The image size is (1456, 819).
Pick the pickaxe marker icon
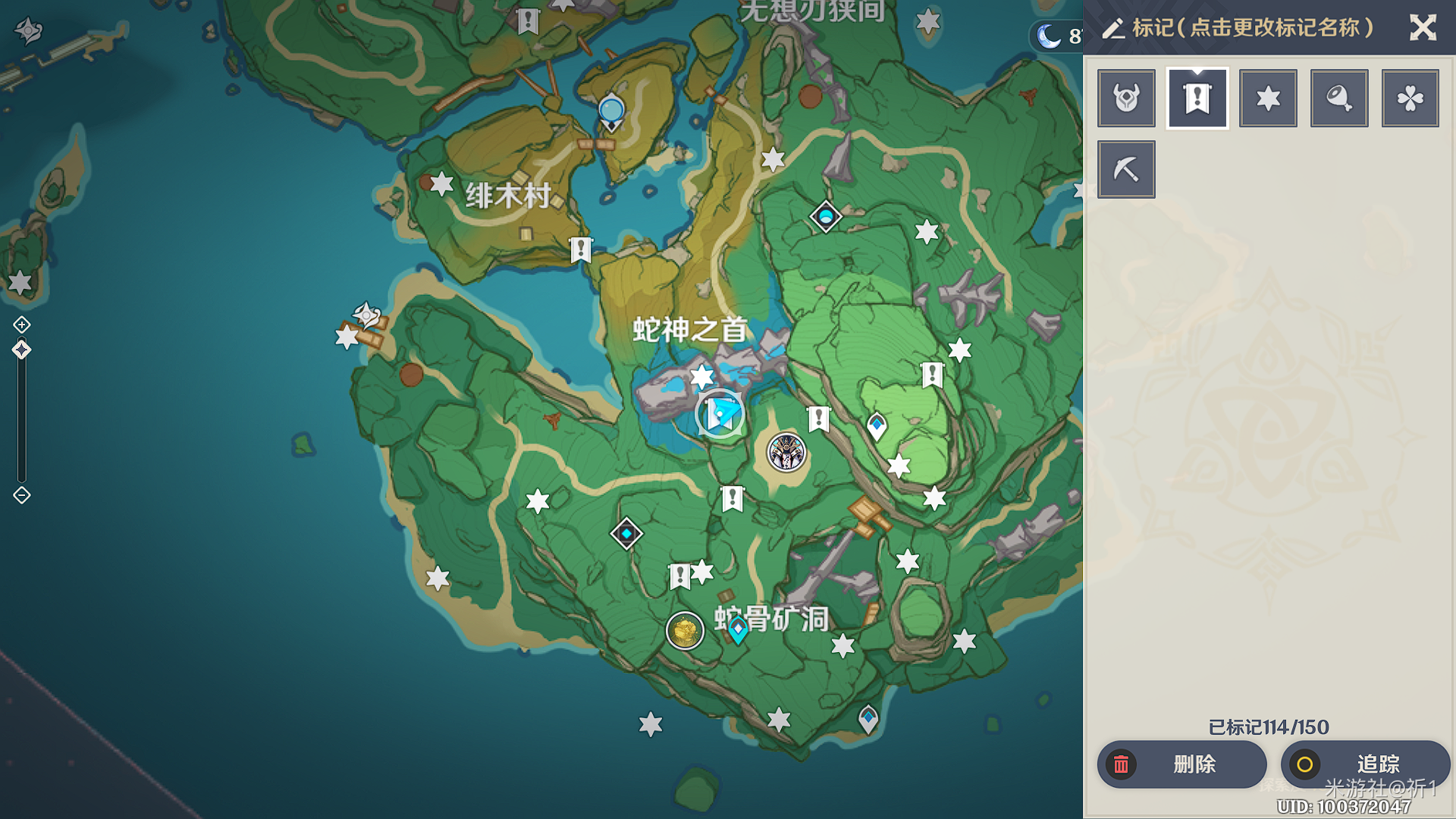pos(1126,169)
